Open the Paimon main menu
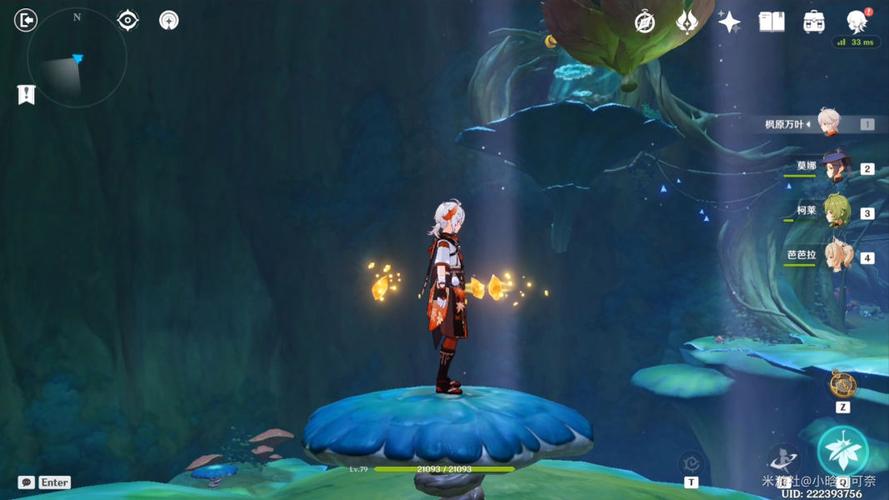 tap(857, 21)
